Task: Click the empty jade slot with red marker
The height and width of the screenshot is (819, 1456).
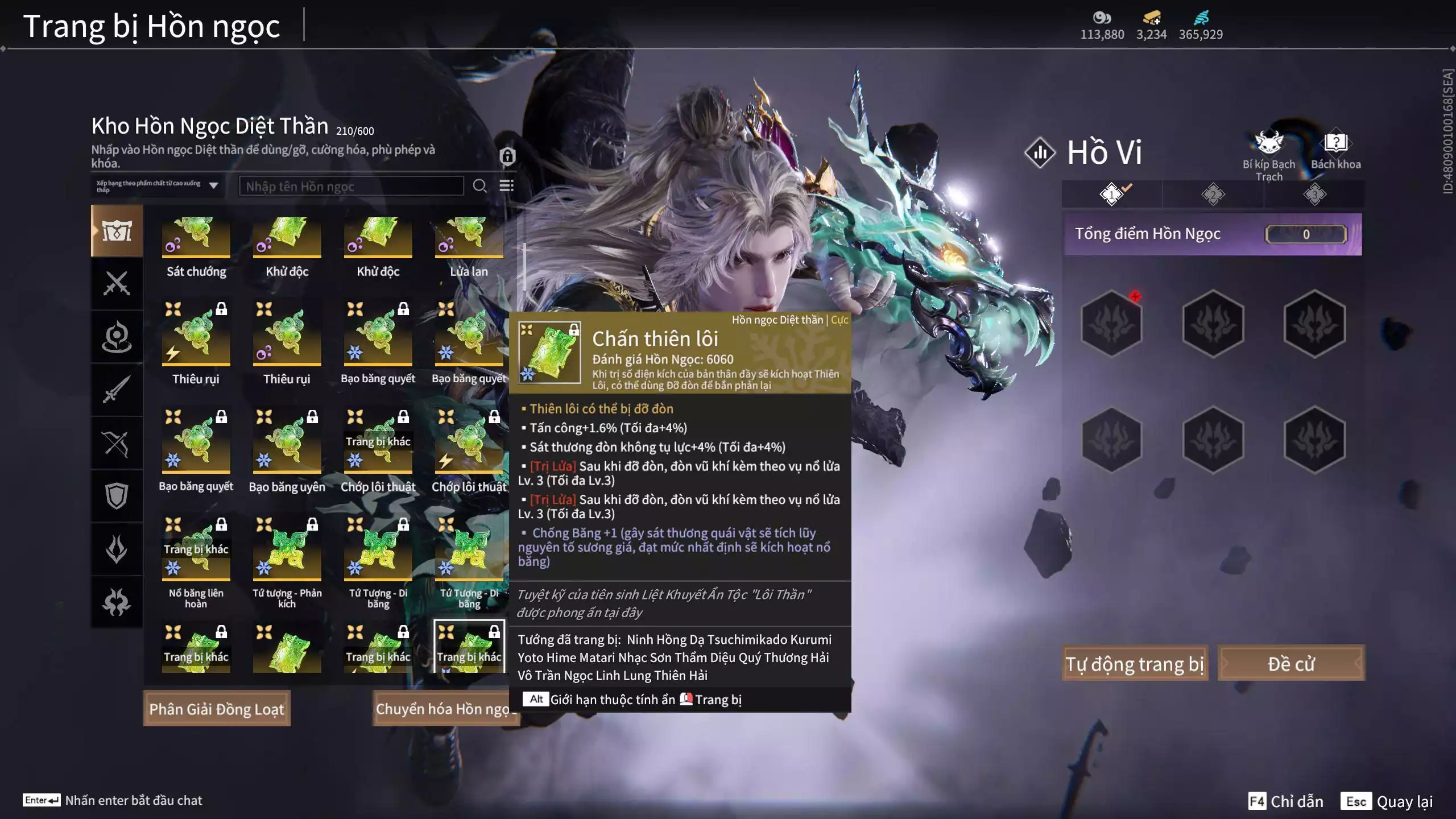Action: [1111, 323]
